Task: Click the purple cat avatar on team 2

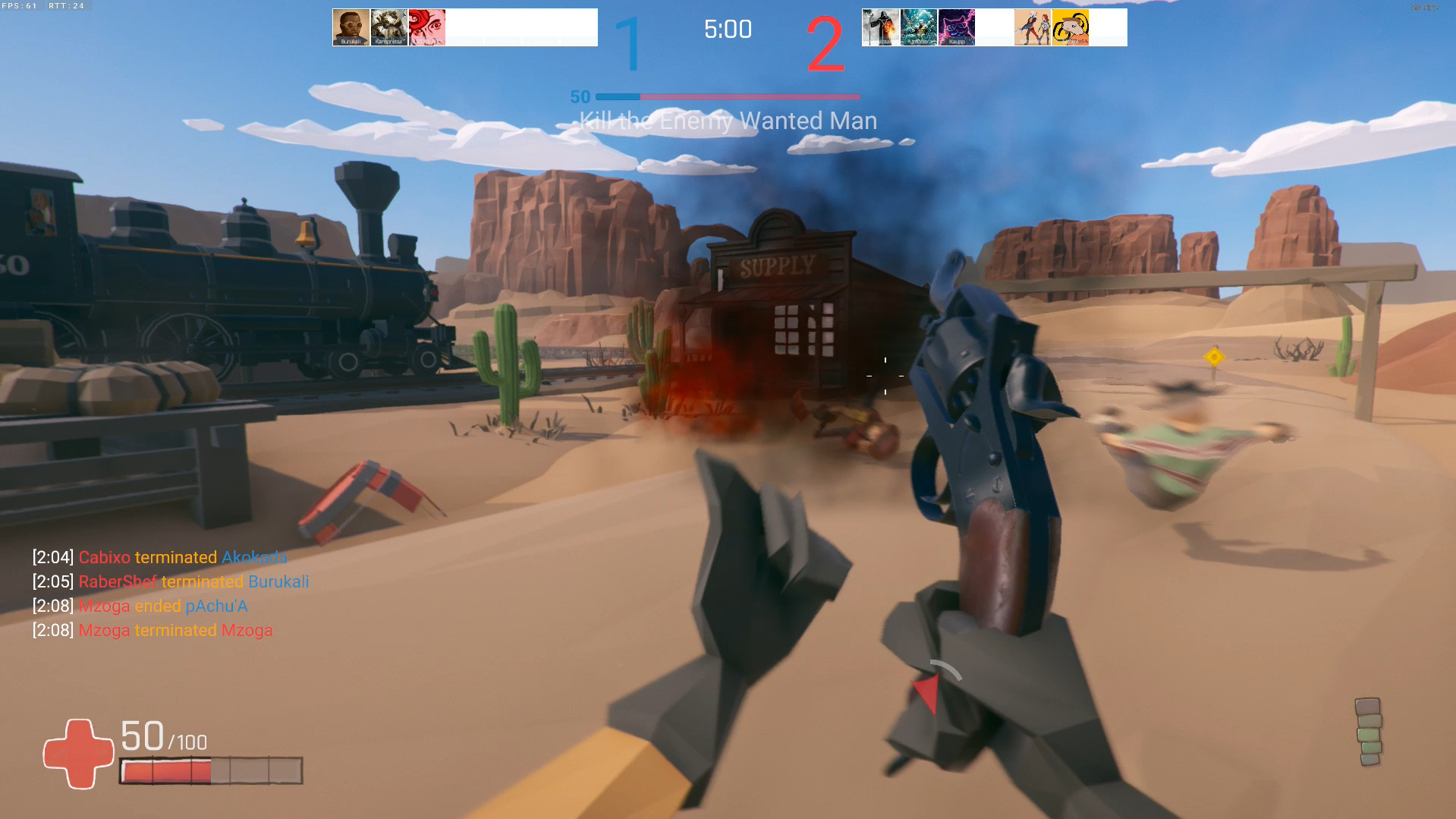Action: point(956,27)
